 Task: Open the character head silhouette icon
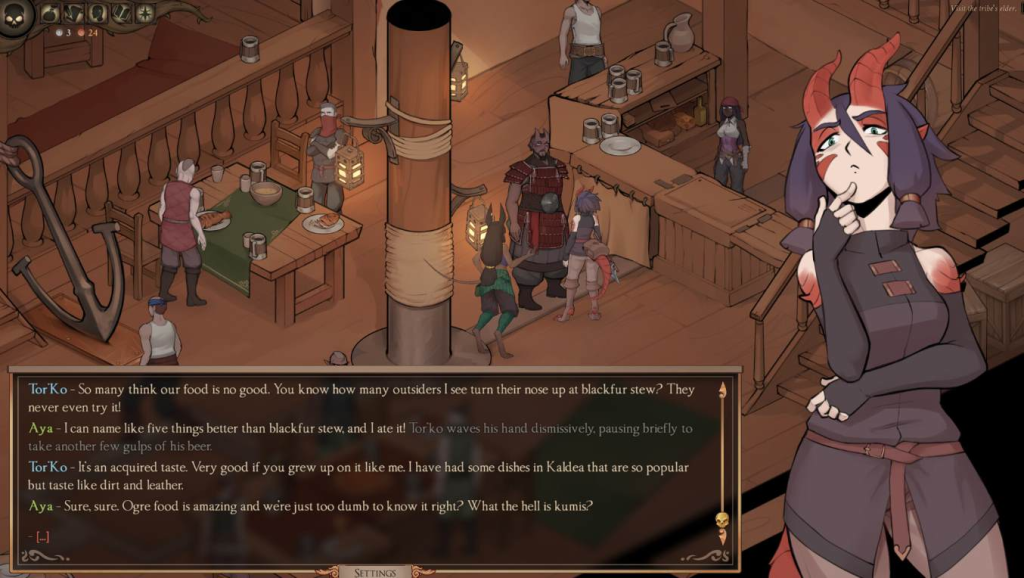point(98,14)
